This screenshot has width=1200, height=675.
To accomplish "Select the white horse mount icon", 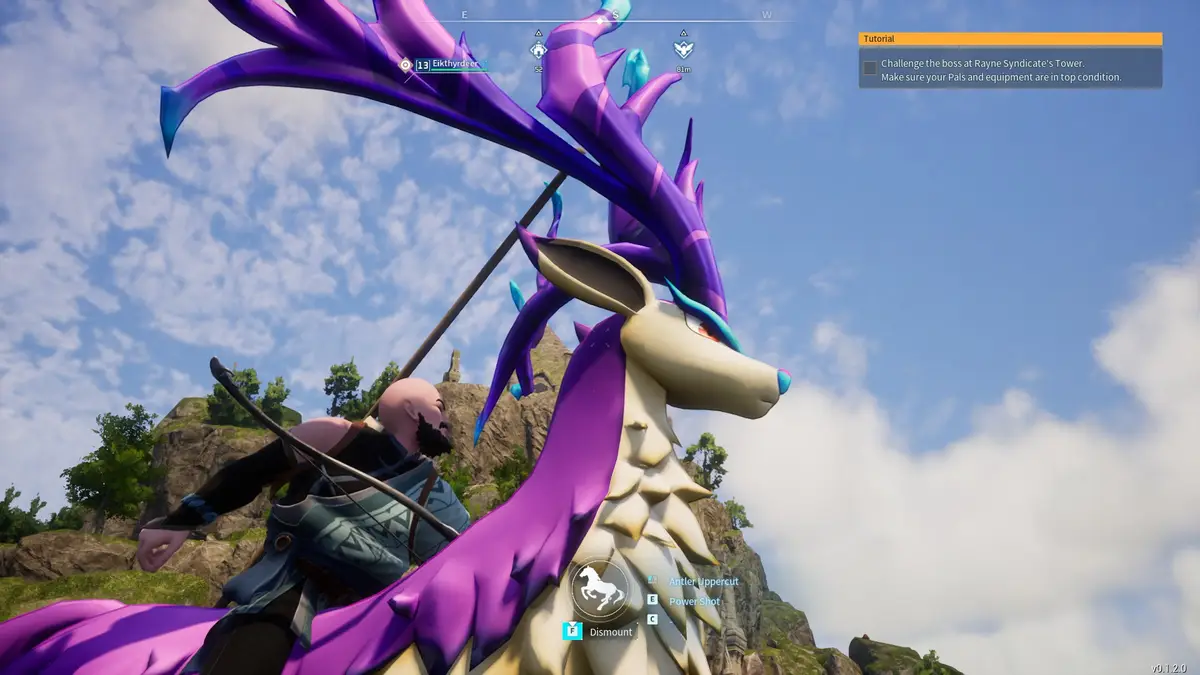I will [x=600, y=588].
